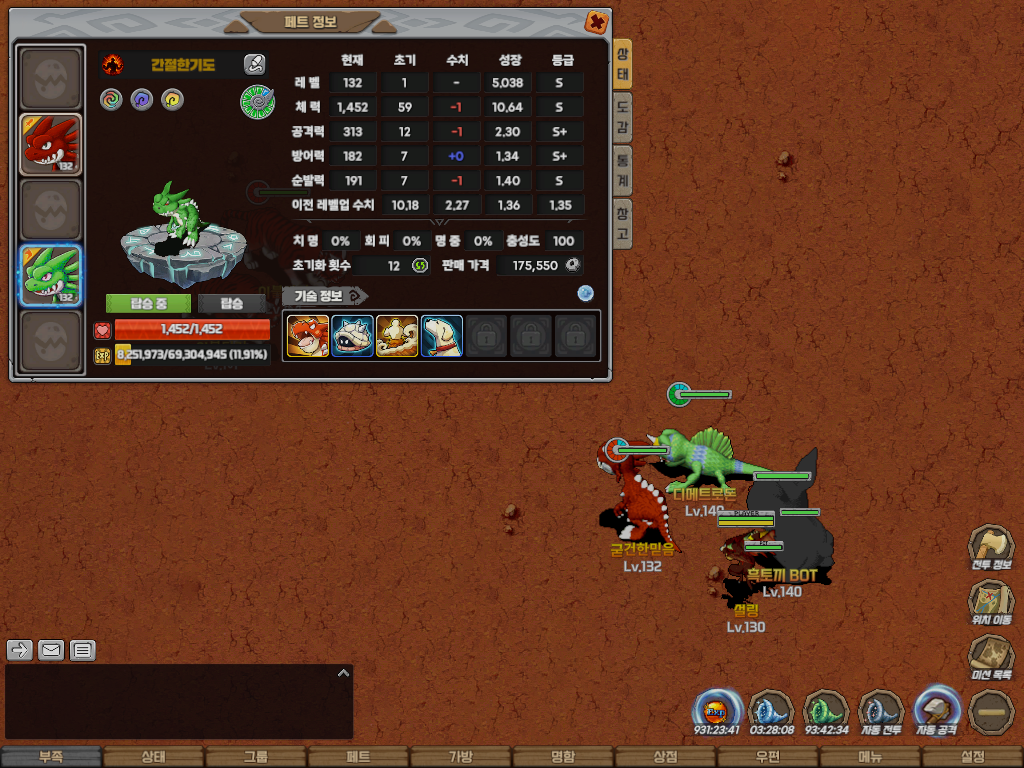Open the 설정 settings menu

(972, 757)
